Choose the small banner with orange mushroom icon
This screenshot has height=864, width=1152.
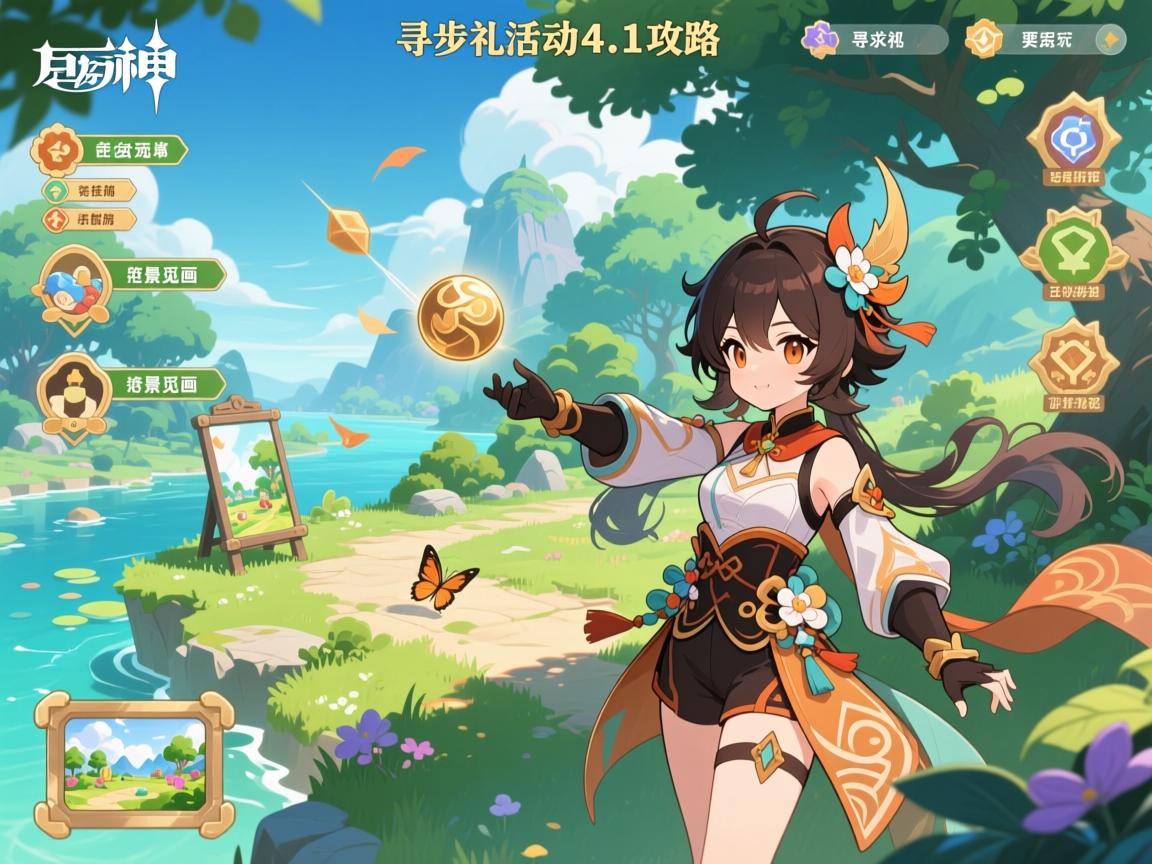89,219
